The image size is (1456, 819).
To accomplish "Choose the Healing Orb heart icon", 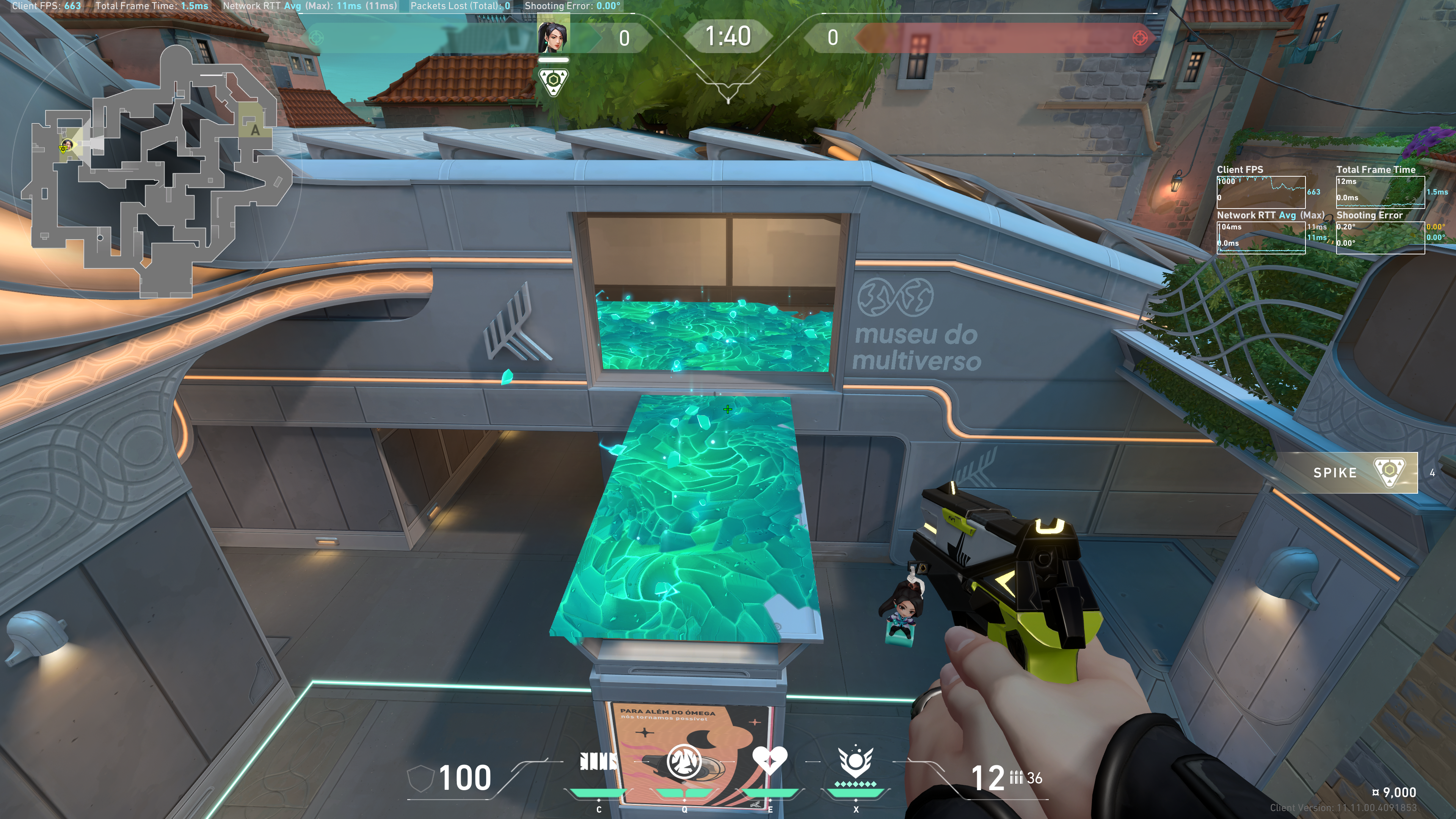I will (x=769, y=761).
